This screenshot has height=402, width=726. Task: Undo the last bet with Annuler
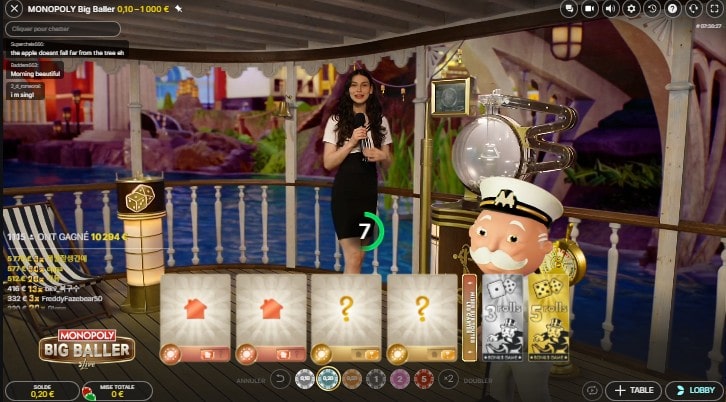pyautogui.click(x=281, y=379)
